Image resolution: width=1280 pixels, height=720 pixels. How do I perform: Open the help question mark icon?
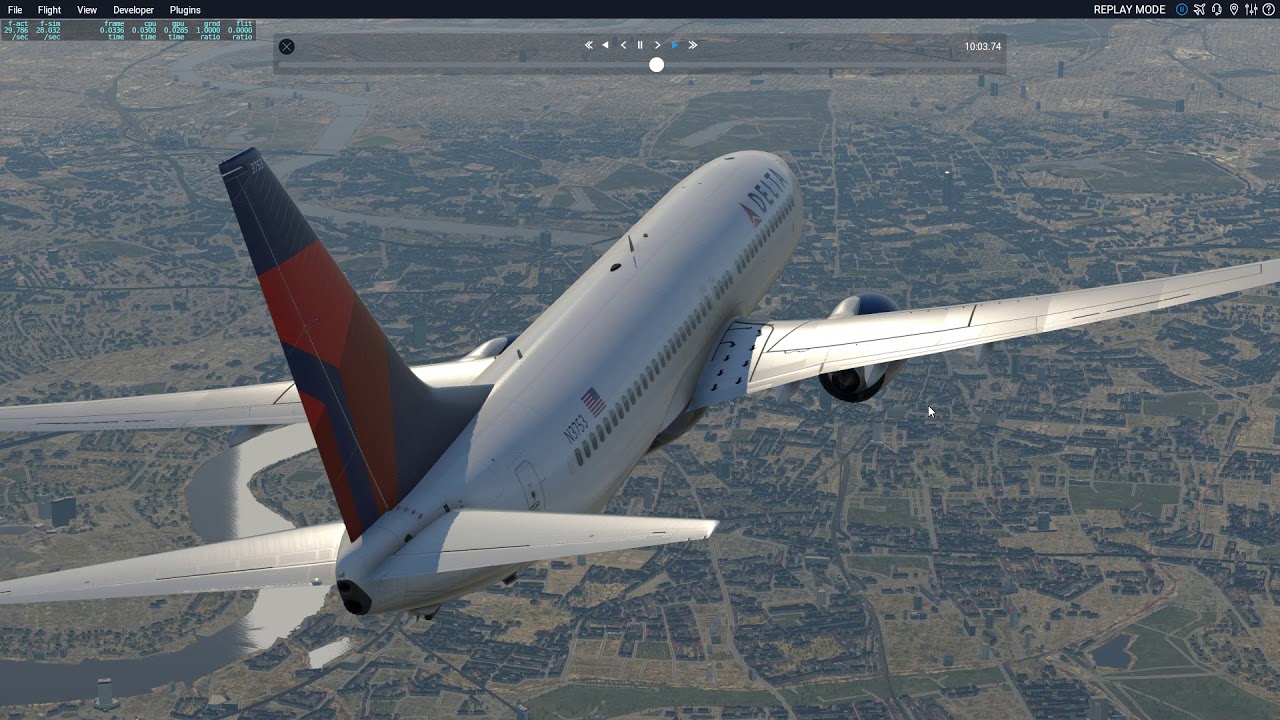pyautogui.click(x=1268, y=10)
